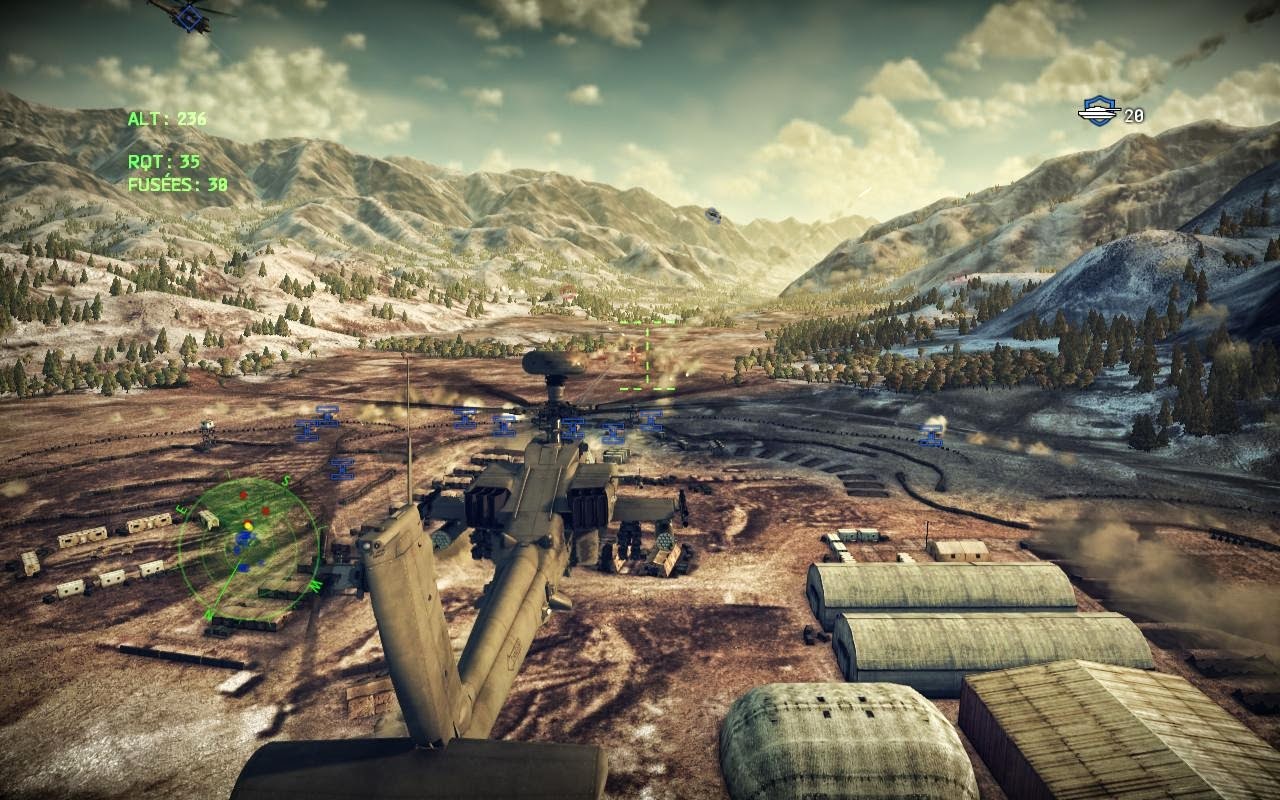
Task: Click the N compass letter on the radar
Action: click(x=209, y=613)
